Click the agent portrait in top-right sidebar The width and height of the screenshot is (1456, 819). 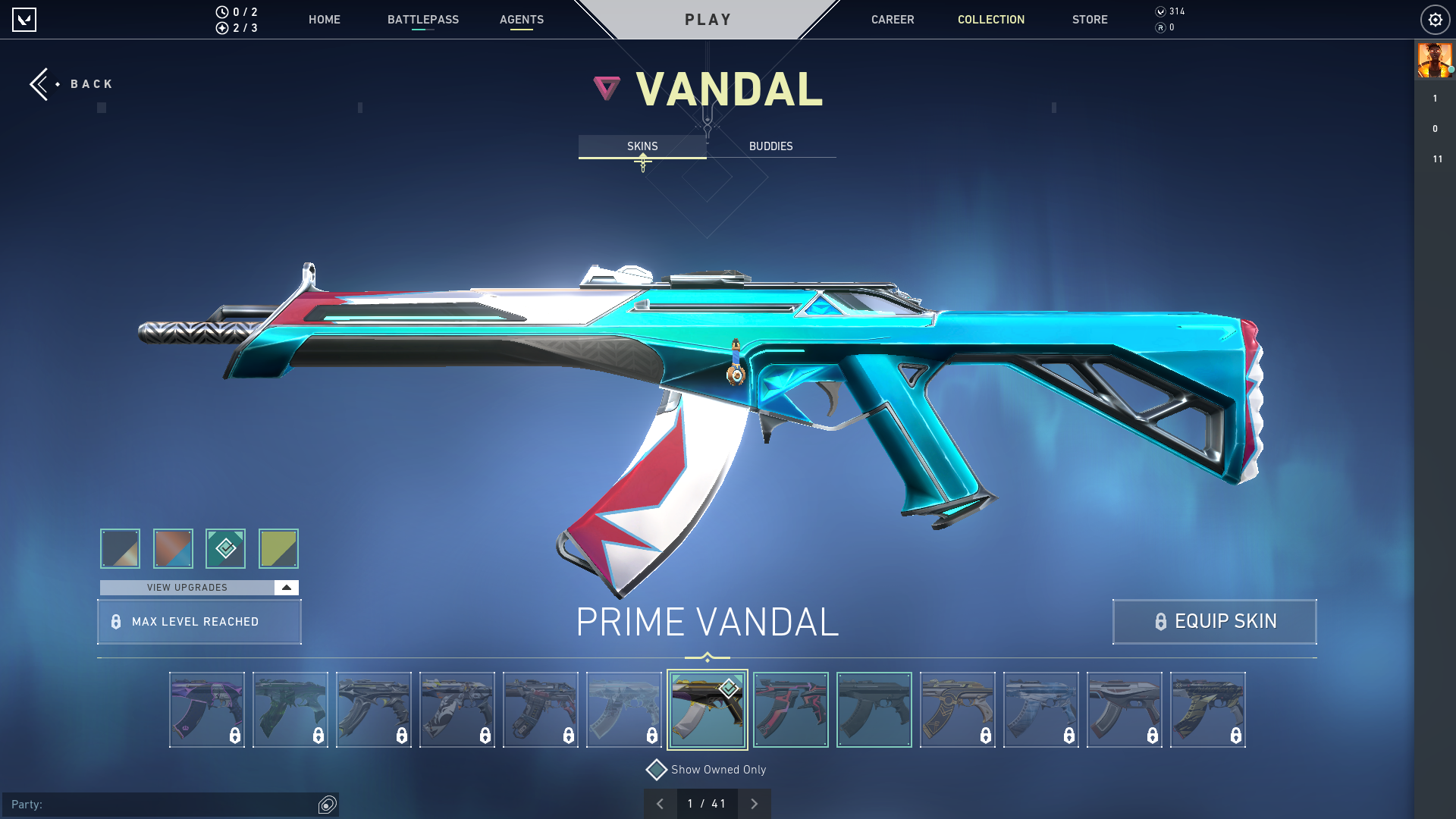[1434, 61]
